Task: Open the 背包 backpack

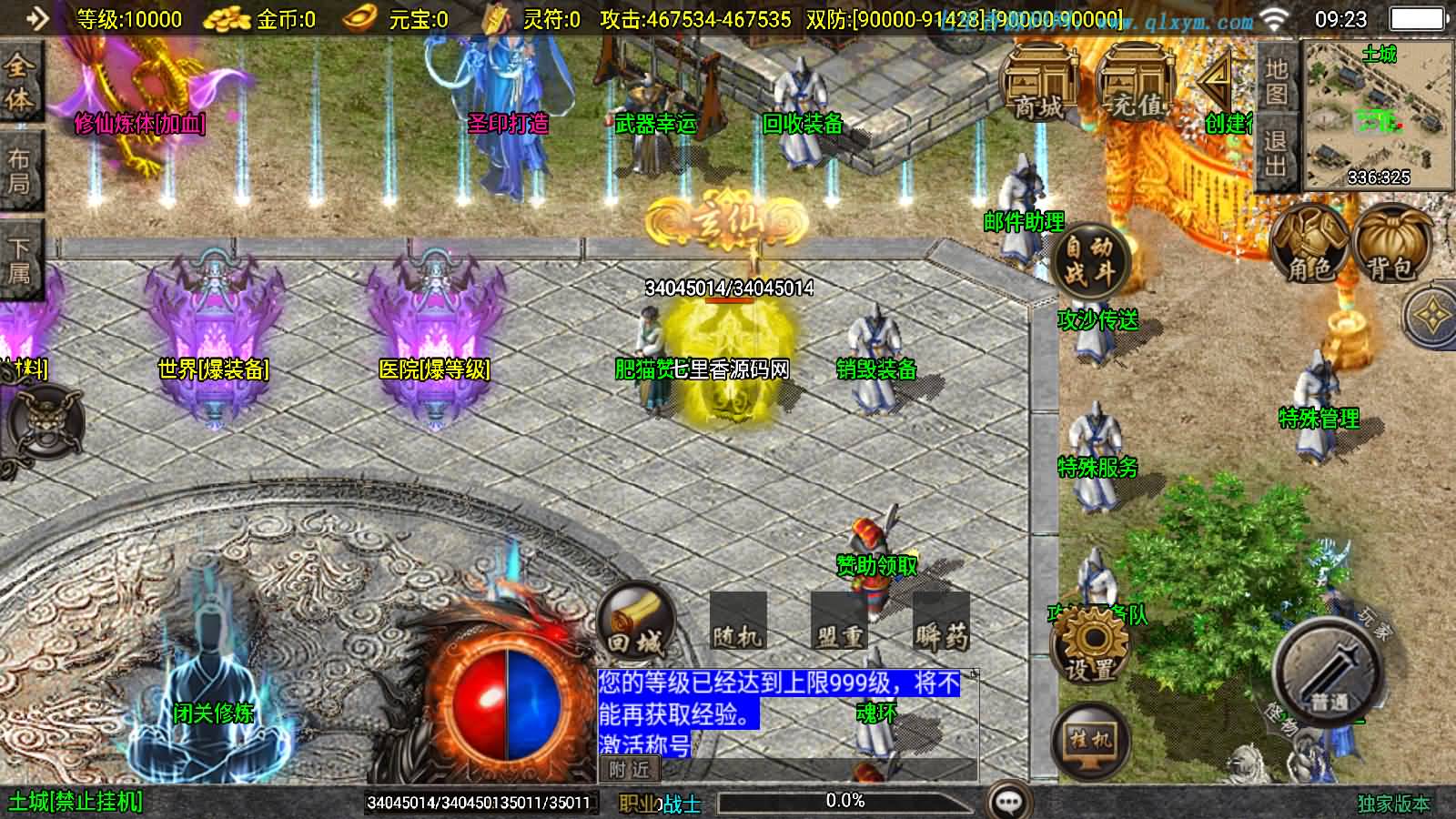Action: 1390,243
